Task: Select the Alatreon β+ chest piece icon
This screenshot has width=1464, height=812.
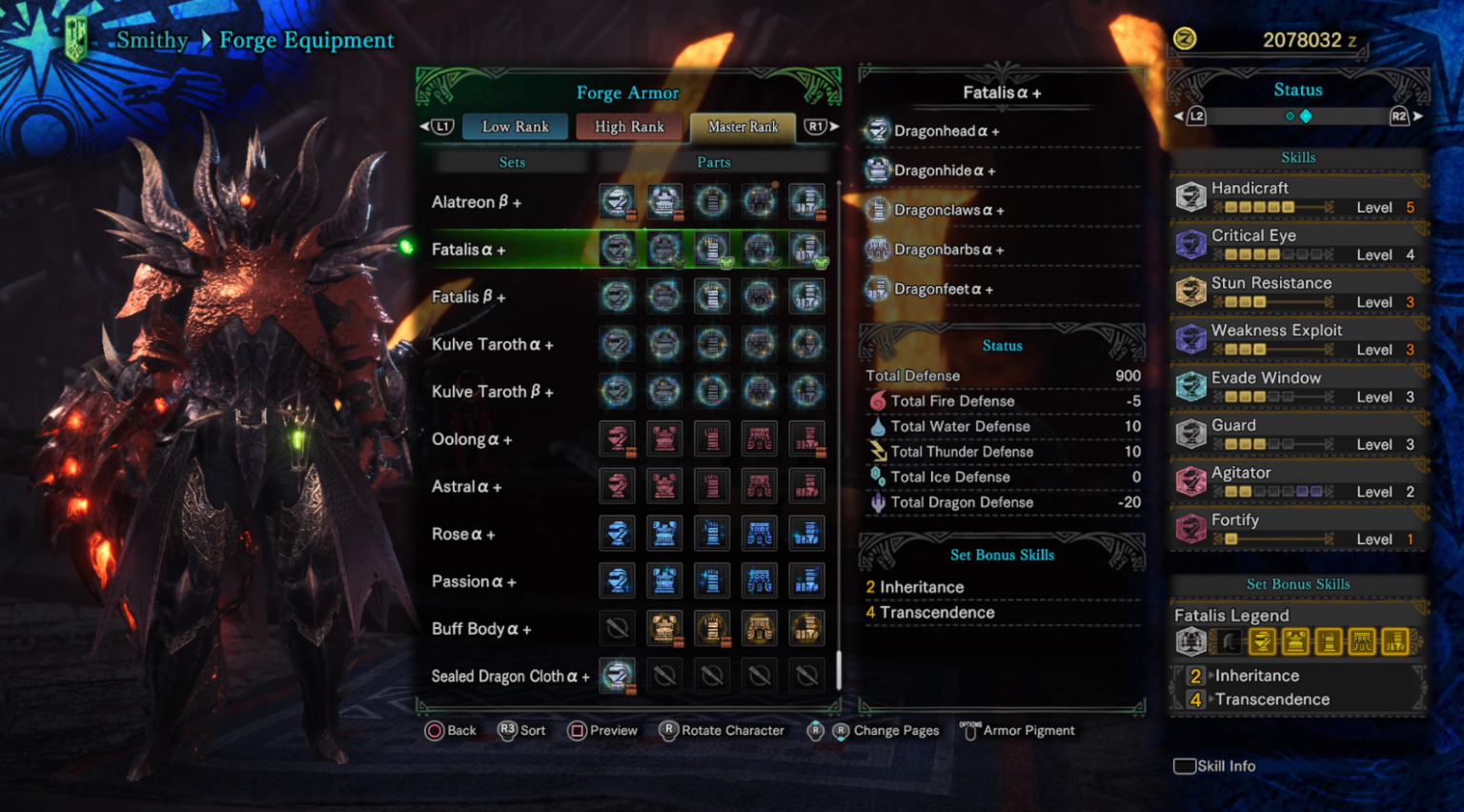Action: click(x=664, y=201)
